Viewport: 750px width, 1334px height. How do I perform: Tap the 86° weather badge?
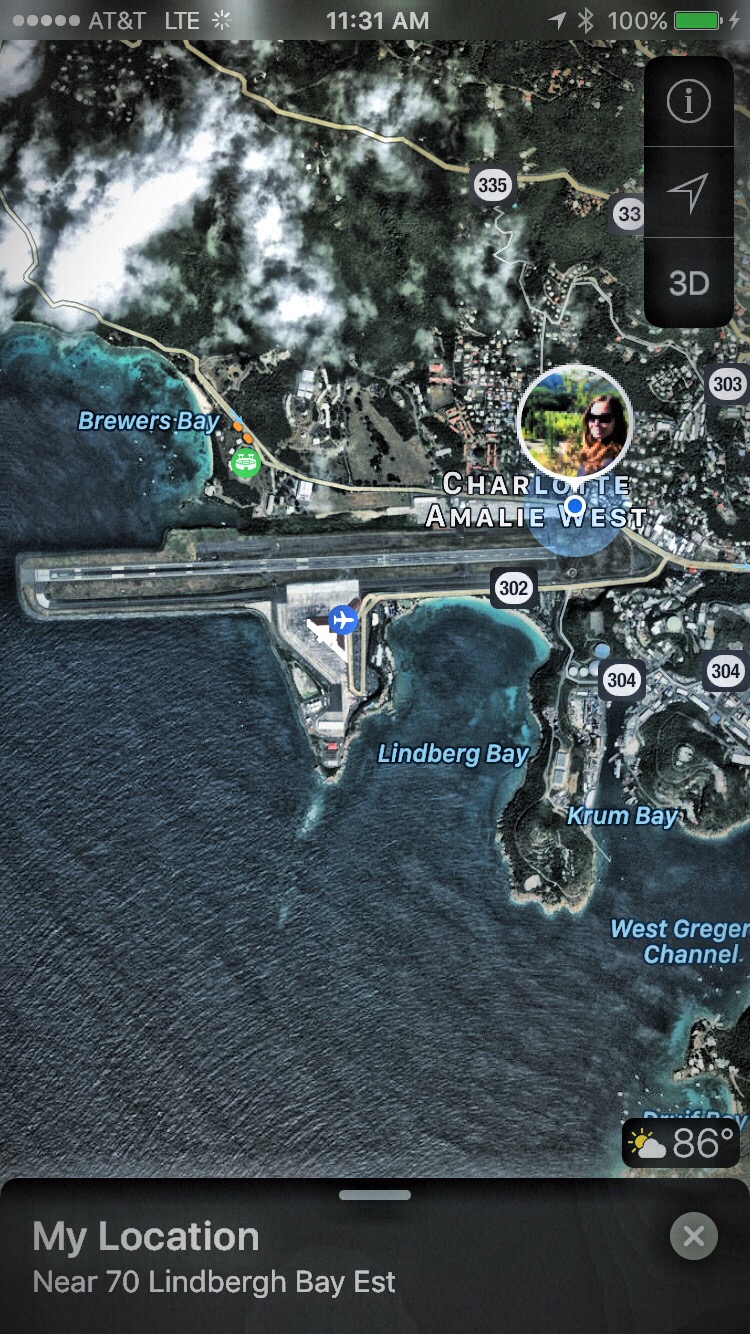[683, 1142]
